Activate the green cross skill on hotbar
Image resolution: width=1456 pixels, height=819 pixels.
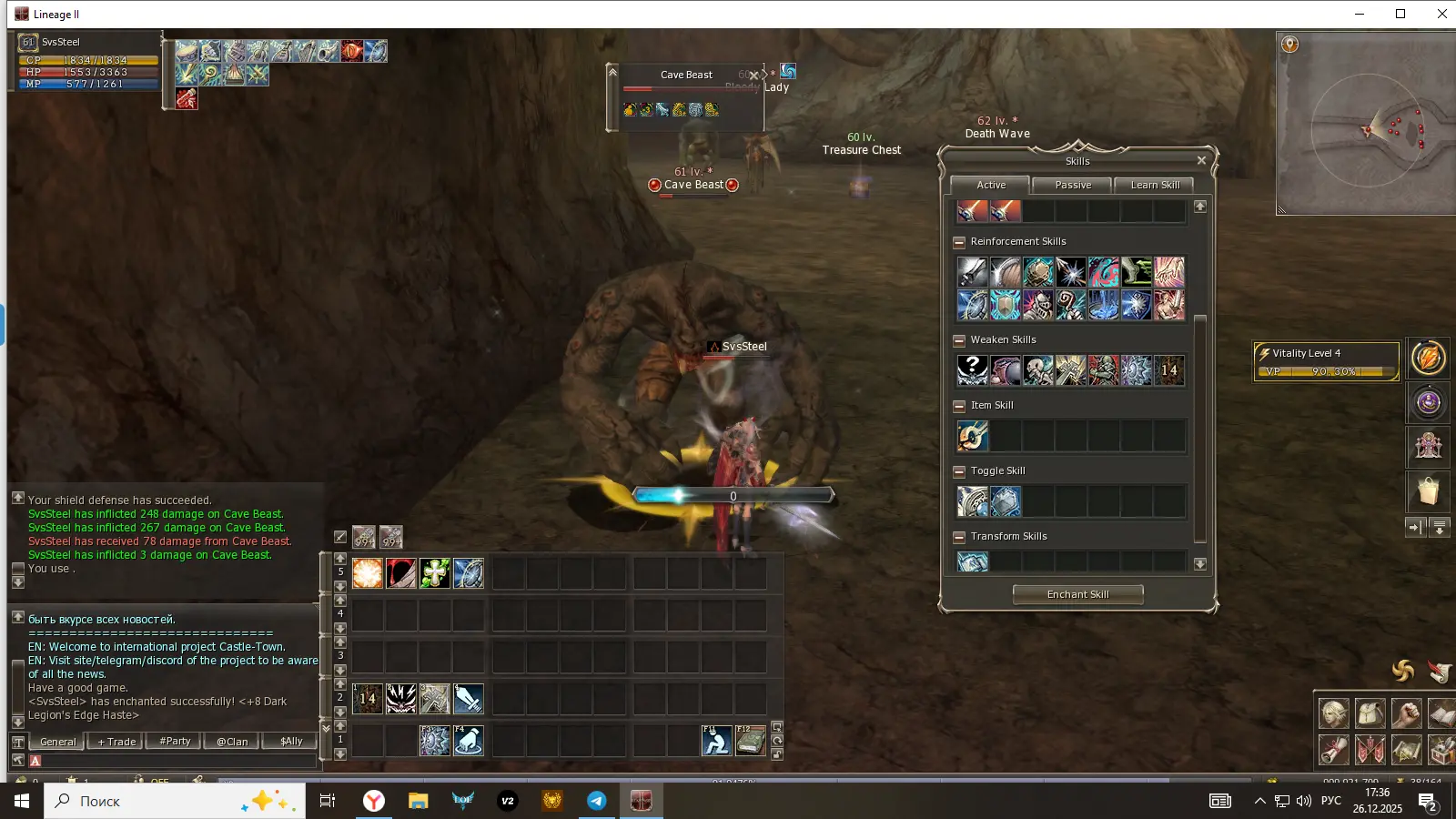click(x=435, y=573)
